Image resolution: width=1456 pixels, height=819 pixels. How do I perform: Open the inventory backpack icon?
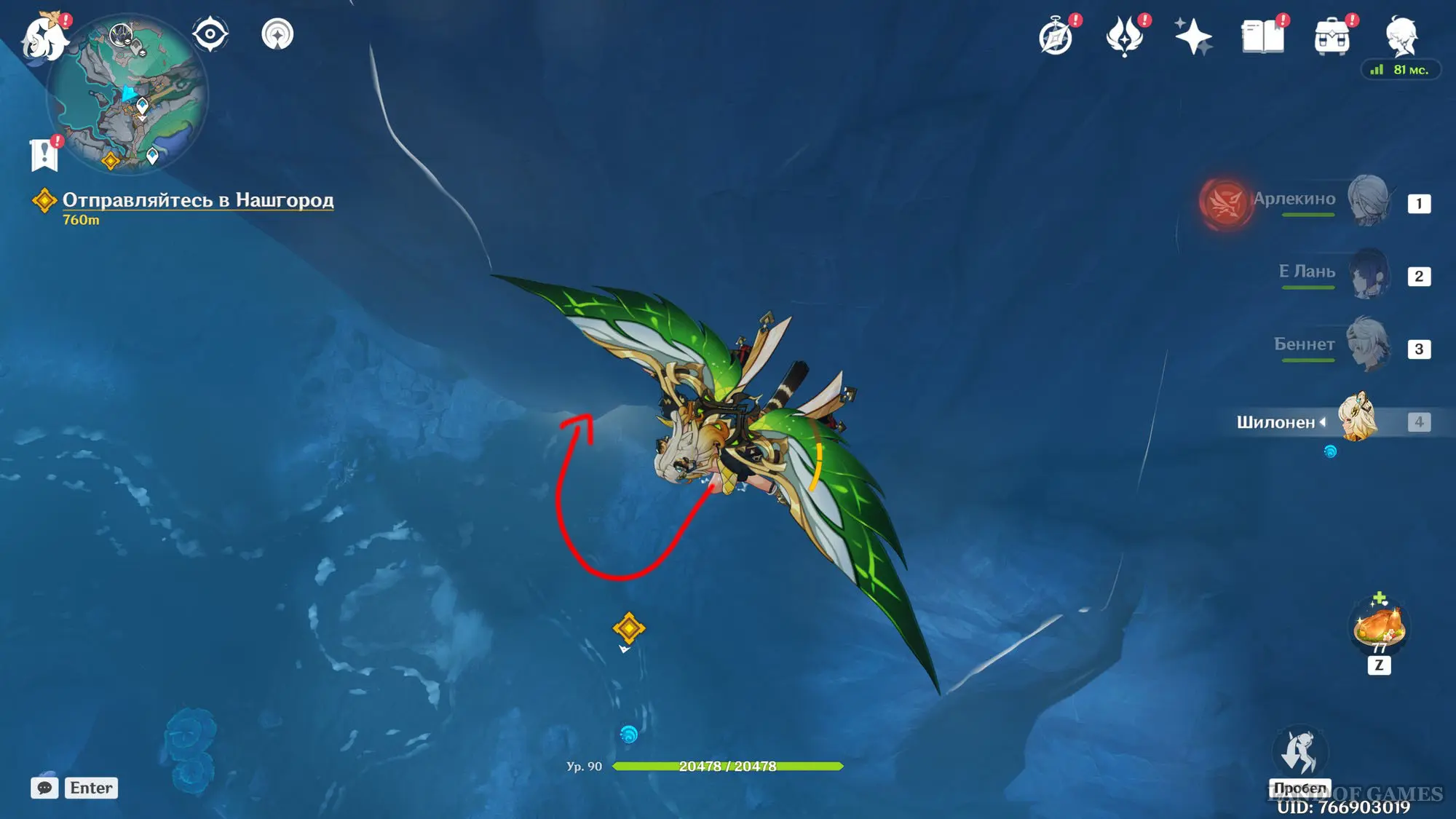1332,36
